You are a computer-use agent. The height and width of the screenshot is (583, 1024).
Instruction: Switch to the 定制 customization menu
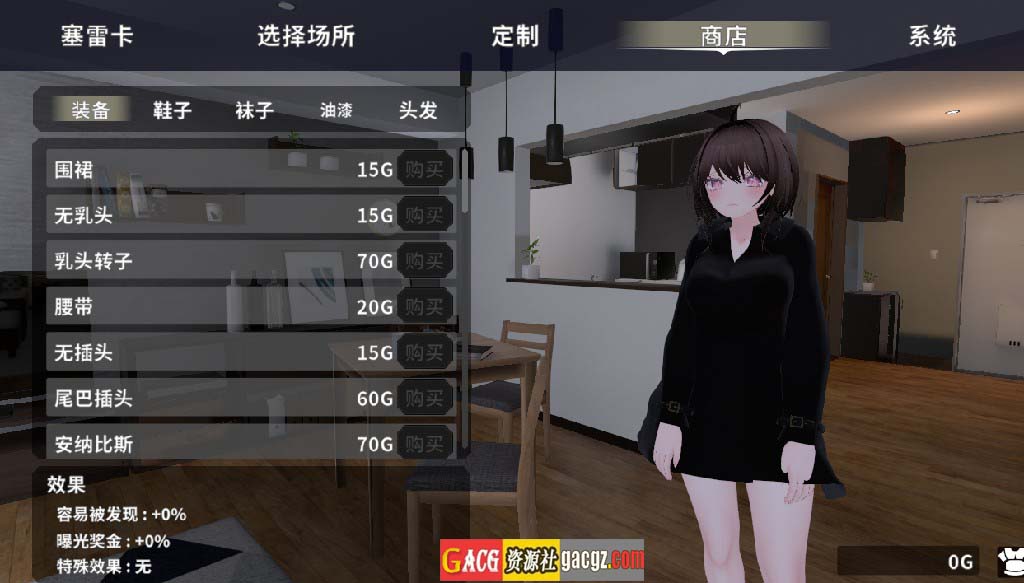coord(515,36)
